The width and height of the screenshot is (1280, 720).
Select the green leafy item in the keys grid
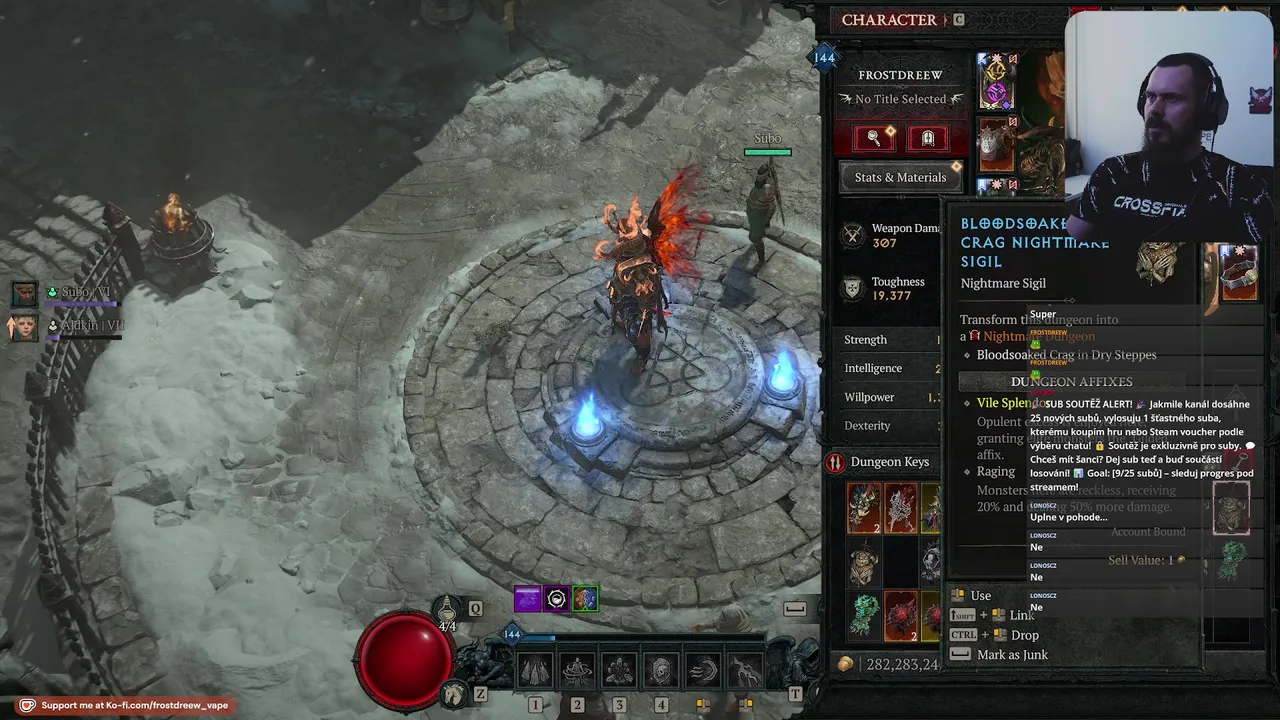pos(864,616)
